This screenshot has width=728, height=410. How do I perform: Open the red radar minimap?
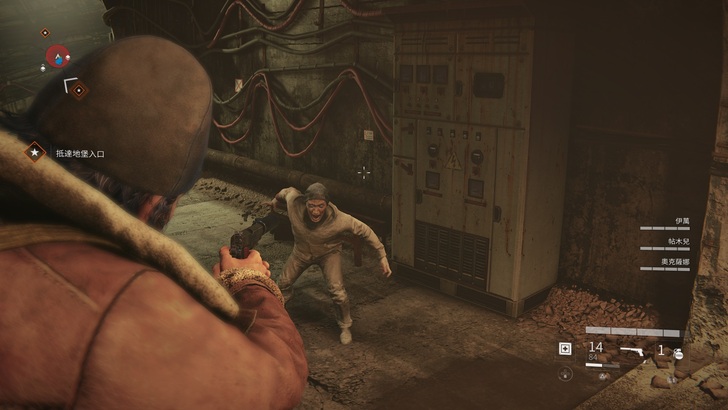tap(58, 55)
